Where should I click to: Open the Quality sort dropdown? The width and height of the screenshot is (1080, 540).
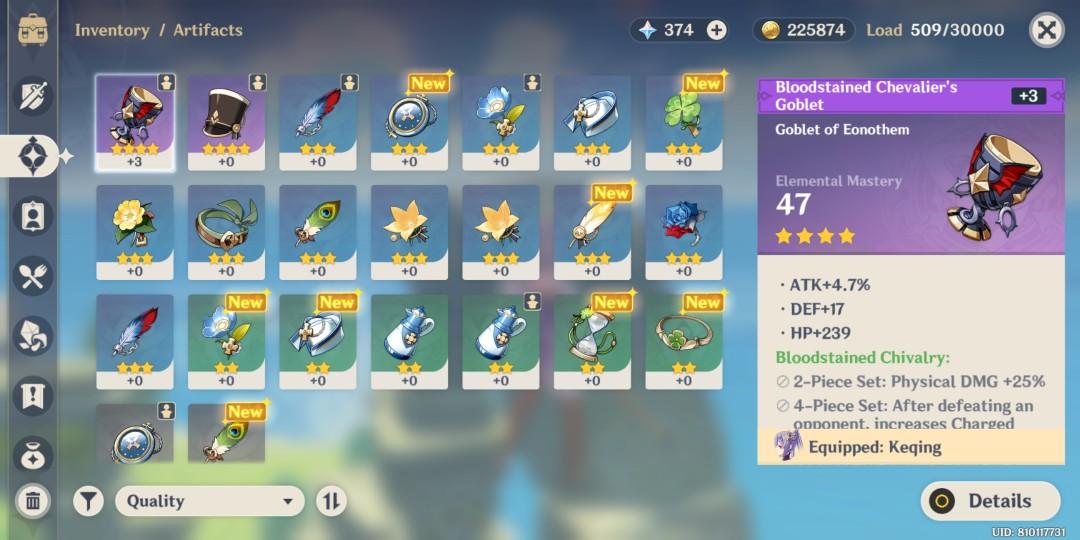tap(209, 501)
